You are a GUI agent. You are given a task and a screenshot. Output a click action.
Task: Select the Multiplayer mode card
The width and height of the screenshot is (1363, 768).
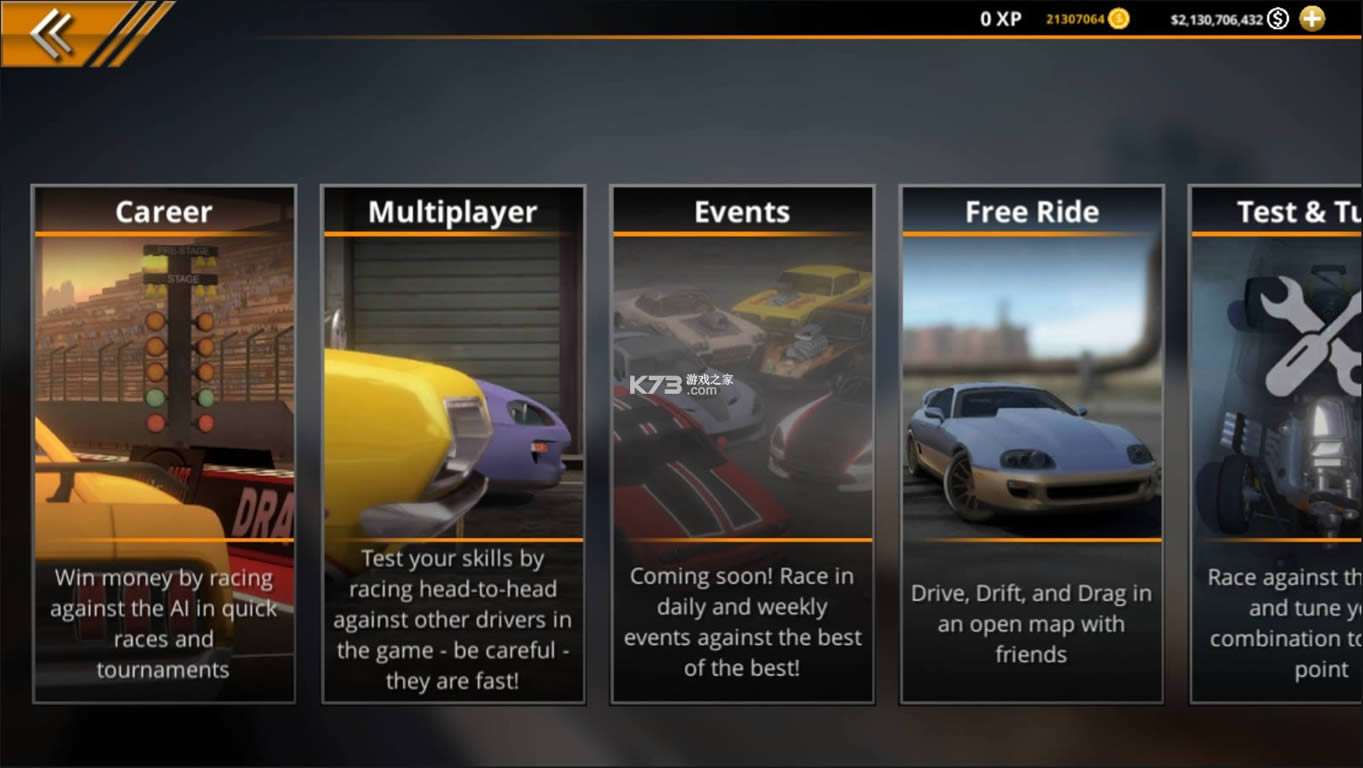tap(453, 443)
